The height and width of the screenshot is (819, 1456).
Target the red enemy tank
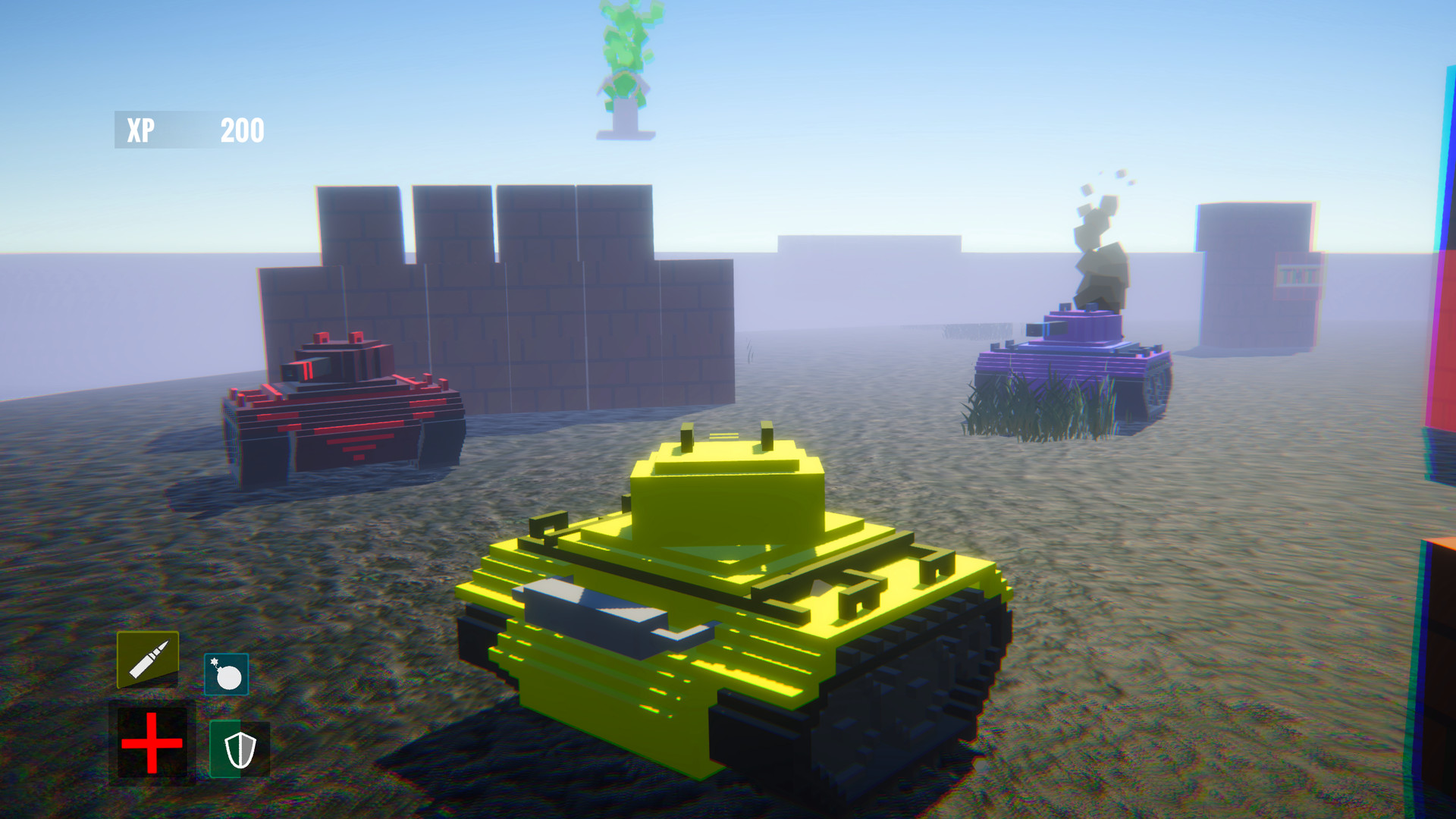[341, 409]
